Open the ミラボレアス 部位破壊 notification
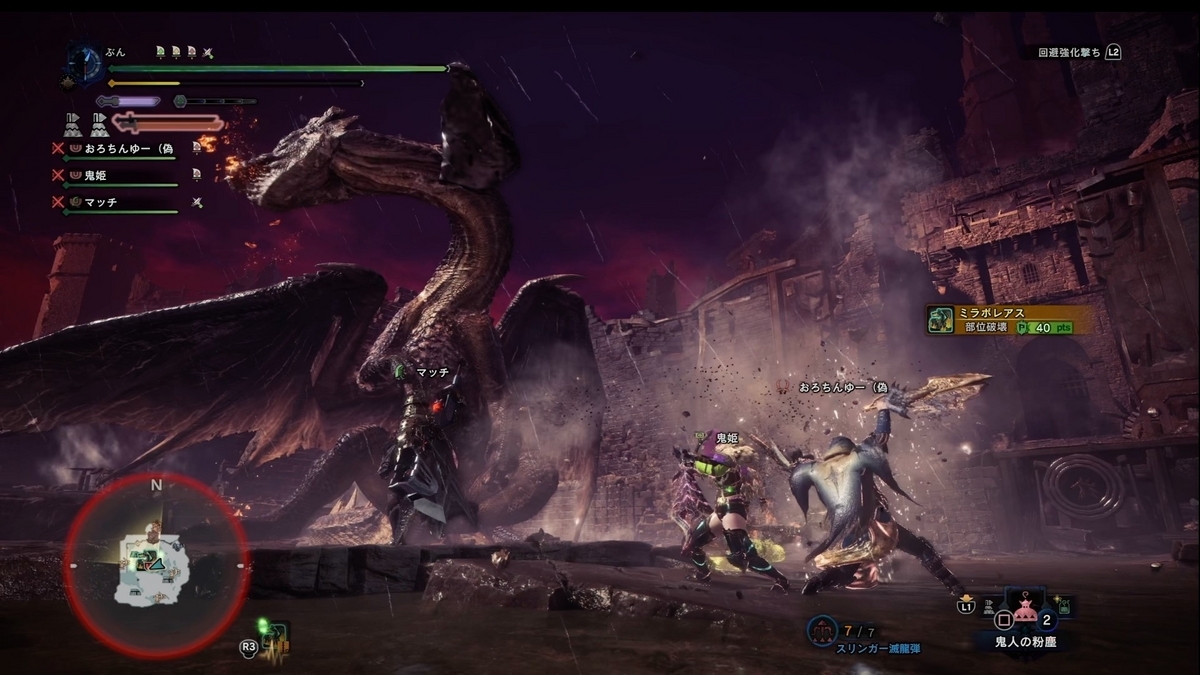The width and height of the screenshot is (1200, 675). [1008, 320]
